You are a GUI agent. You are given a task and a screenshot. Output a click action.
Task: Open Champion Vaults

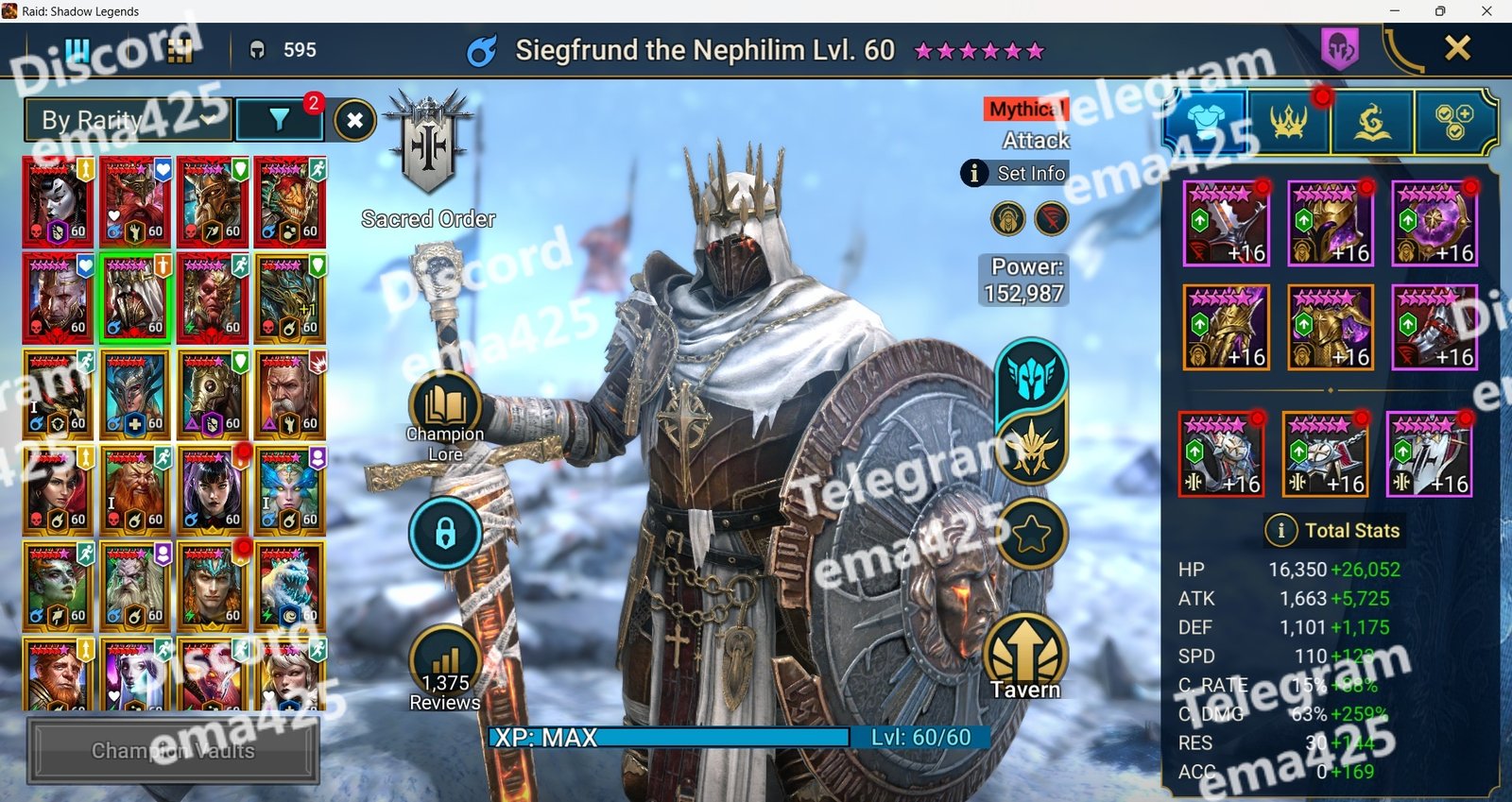[173, 750]
